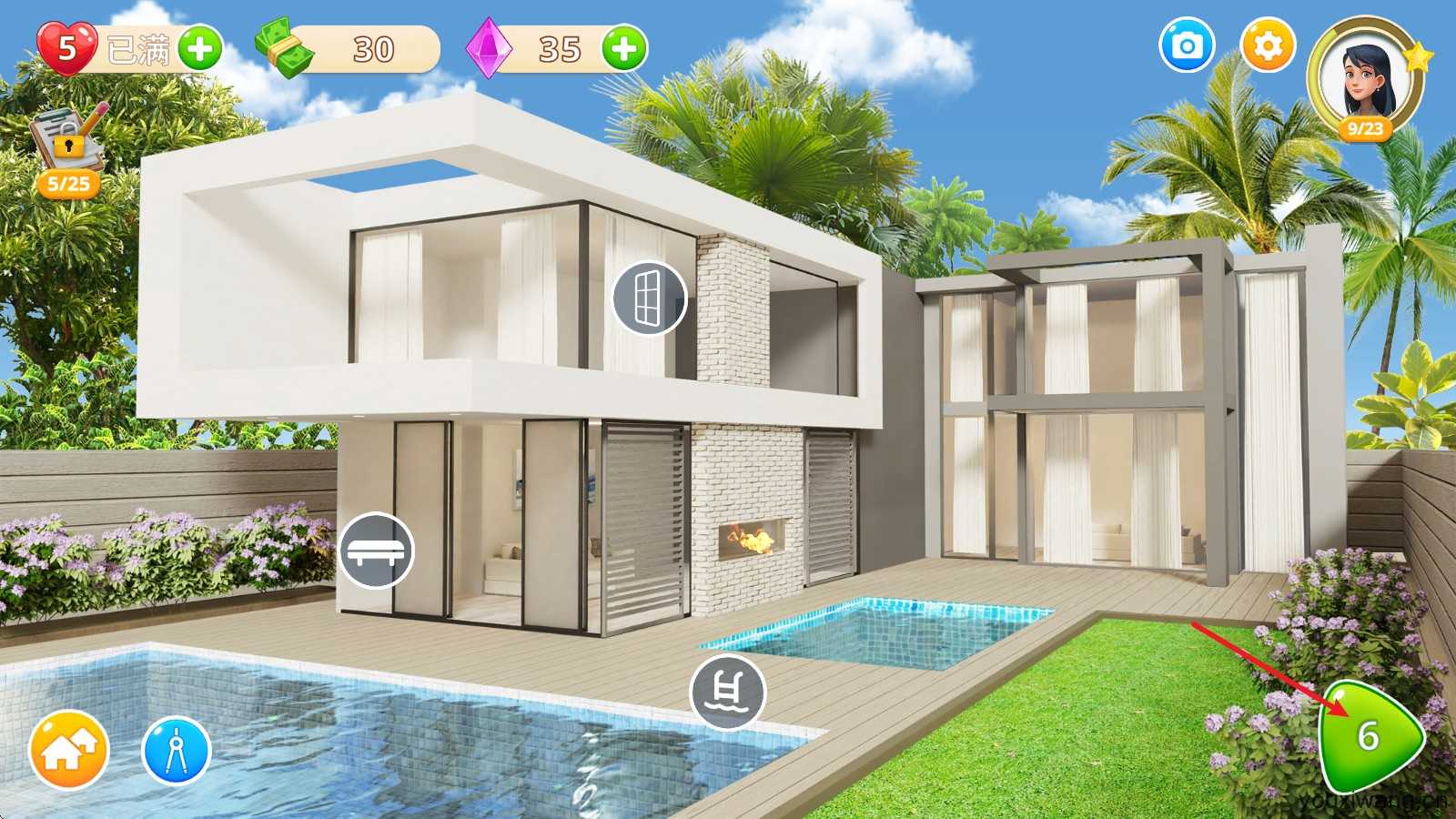Open the gear settings menu
The image size is (1456, 819).
tap(1268, 45)
